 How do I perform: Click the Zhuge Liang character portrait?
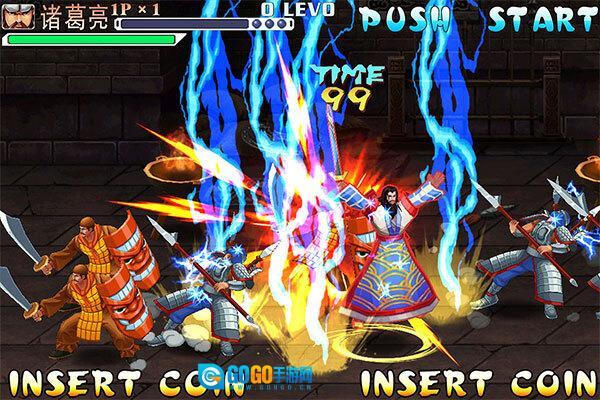coord(19,17)
